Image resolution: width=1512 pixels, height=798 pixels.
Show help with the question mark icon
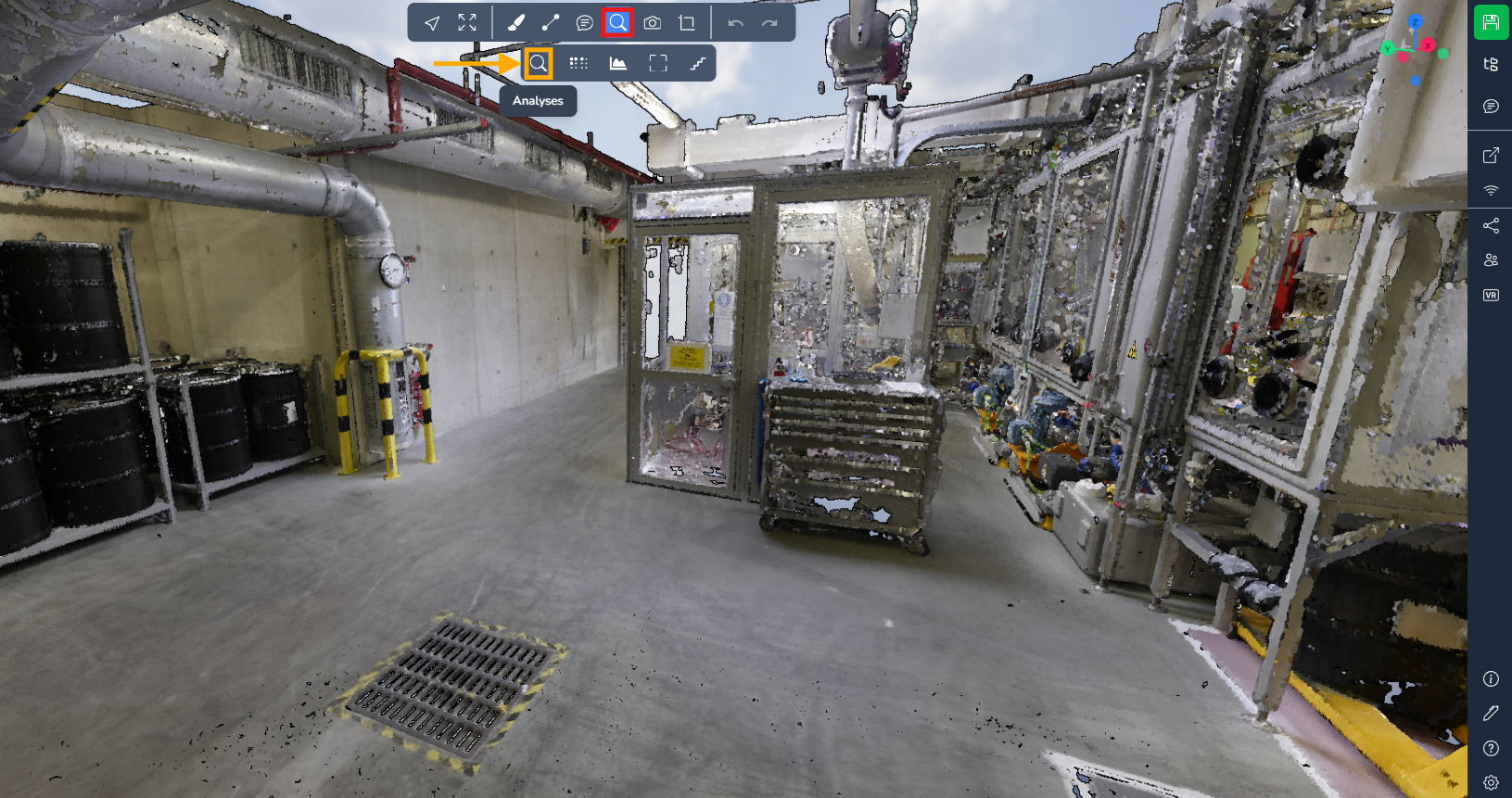point(1491,749)
